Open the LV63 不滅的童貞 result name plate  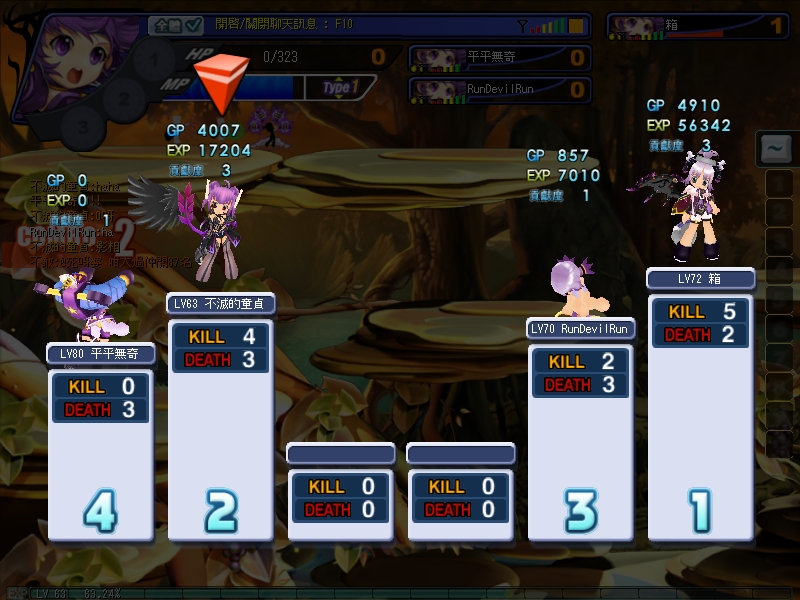[x=220, y=303]
